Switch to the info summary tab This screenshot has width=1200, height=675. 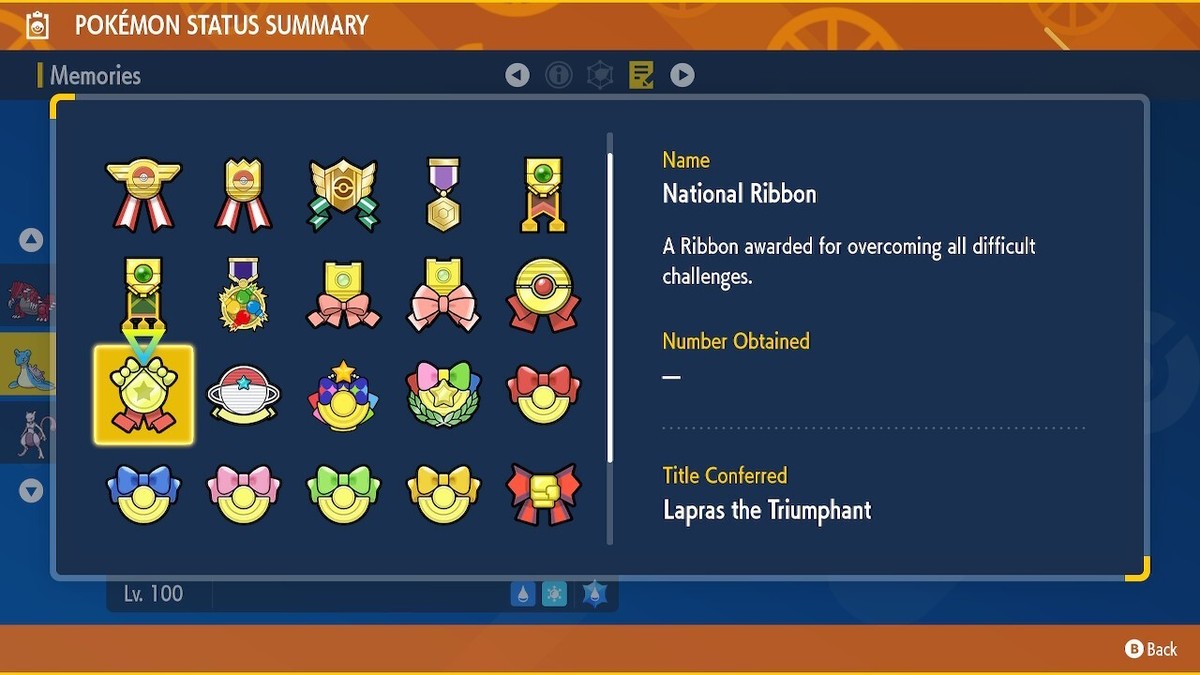click(559, 75)
